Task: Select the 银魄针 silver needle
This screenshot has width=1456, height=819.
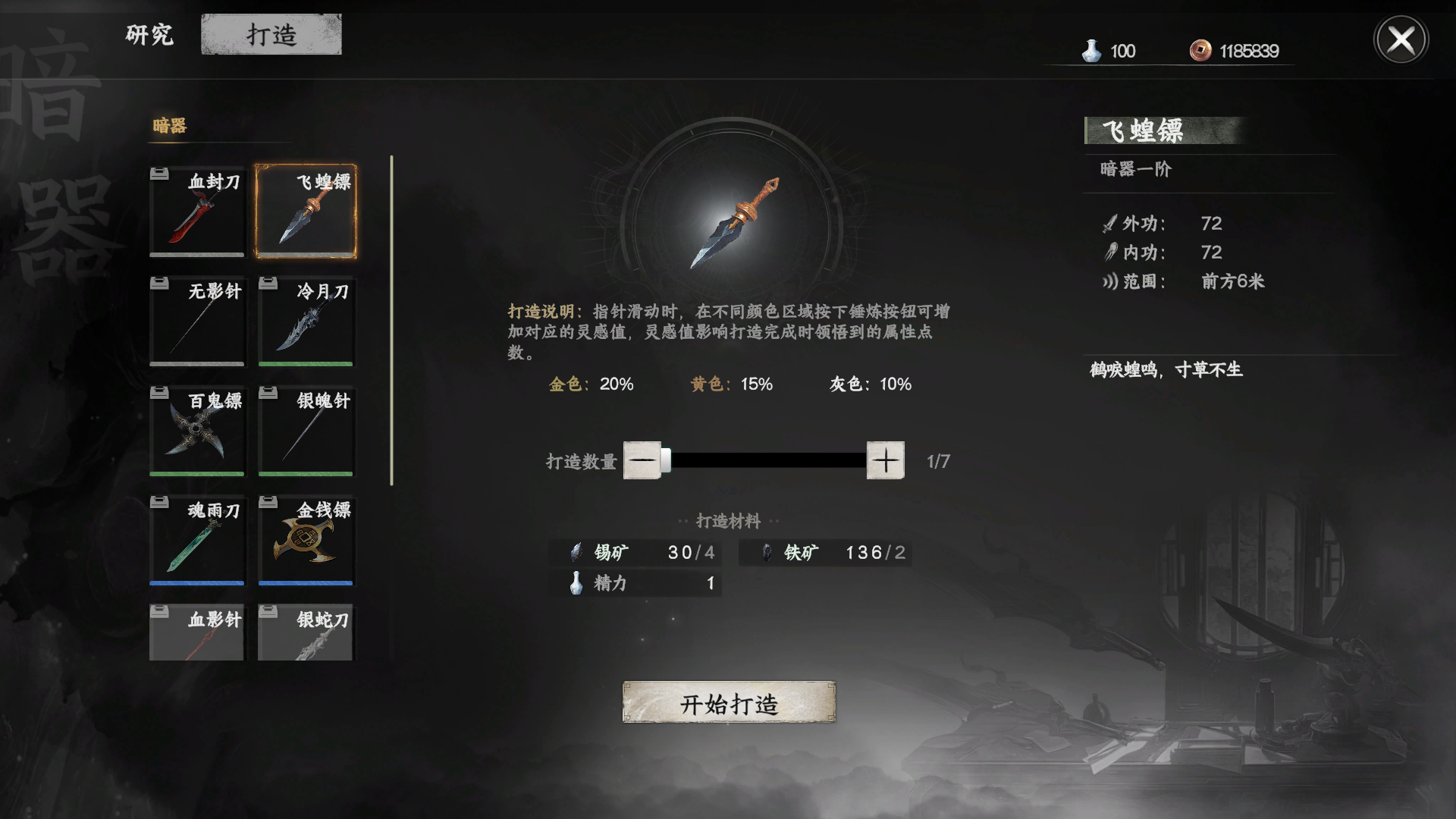Action: click(x=305, y=431)
